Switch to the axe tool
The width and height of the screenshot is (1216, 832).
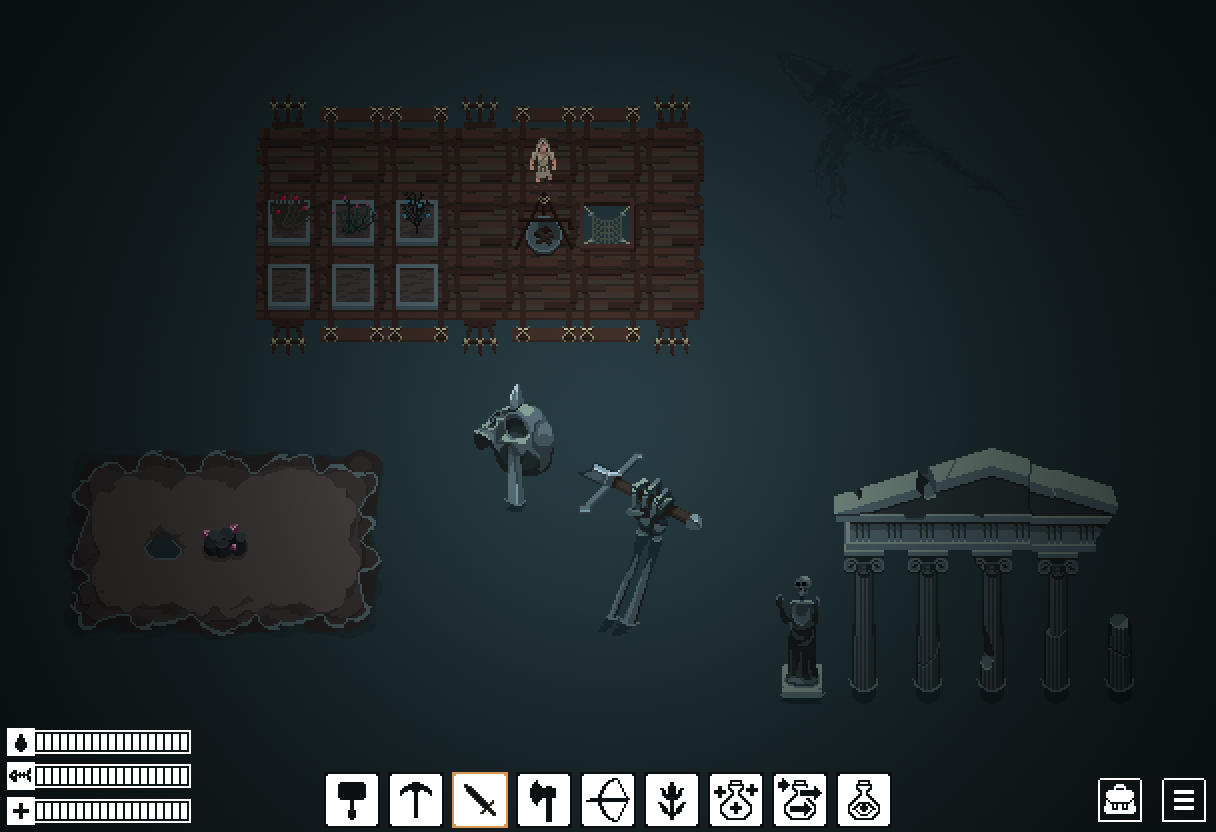coord(544,800)
